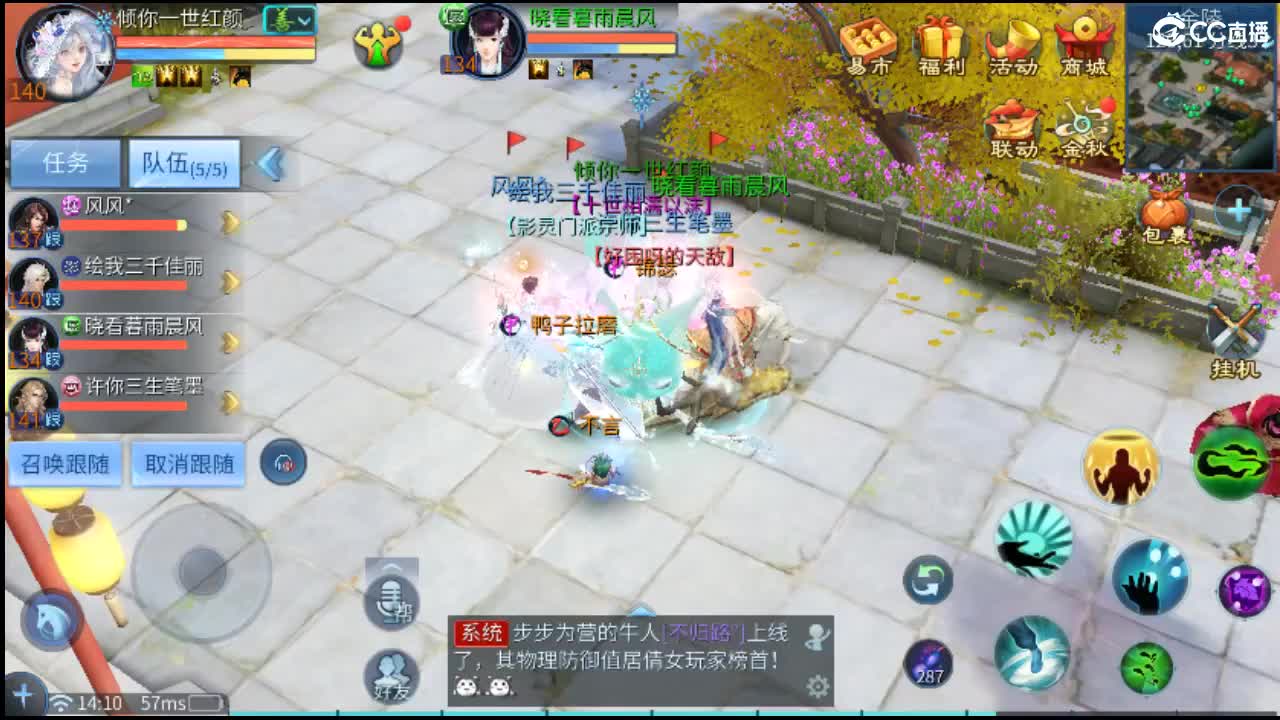1280x720 pixels.
Task: Open the 易市 marketplace icon
Action: [x=868, y=40]
